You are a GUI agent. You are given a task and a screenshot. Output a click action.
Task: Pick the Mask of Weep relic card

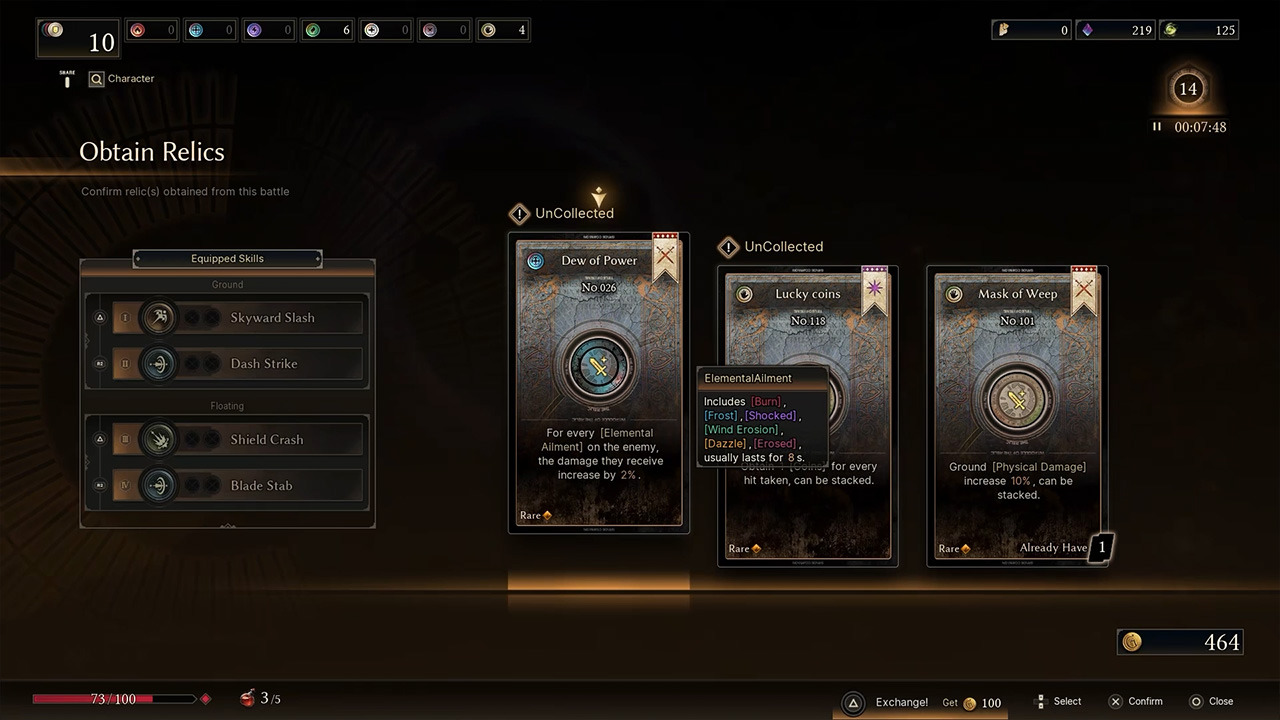pyautogui.click(x=1017, y=416)
